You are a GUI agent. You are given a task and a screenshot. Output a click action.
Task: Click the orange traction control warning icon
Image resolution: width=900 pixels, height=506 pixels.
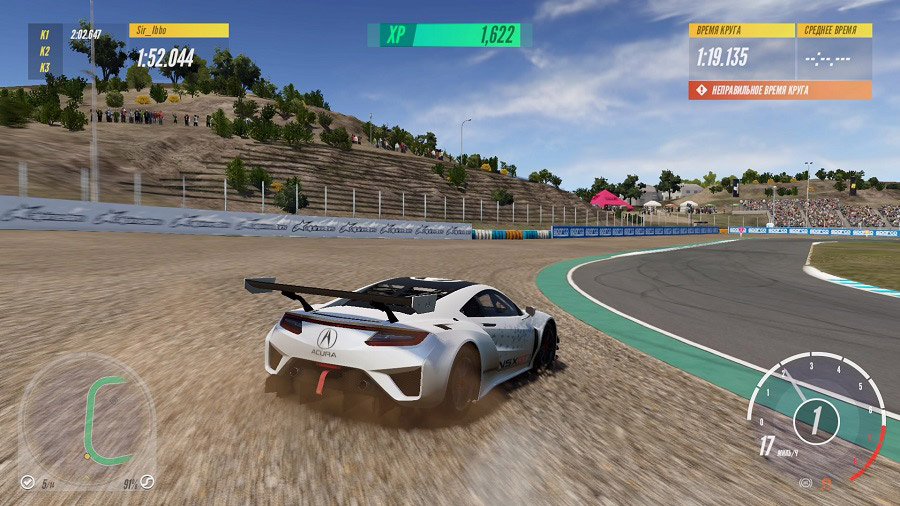click(827, 483)
